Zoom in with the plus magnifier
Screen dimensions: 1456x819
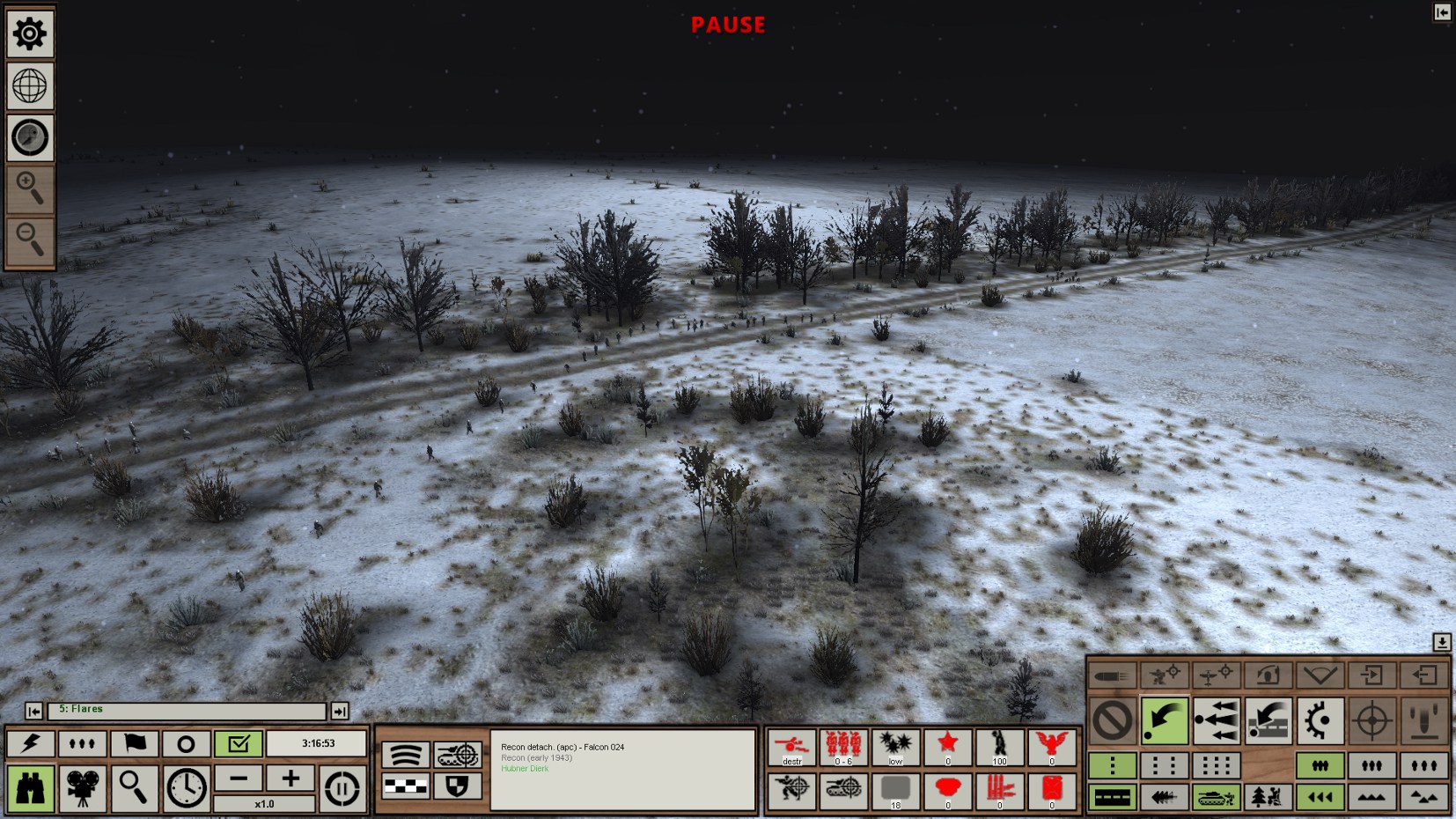click(30, 188)
